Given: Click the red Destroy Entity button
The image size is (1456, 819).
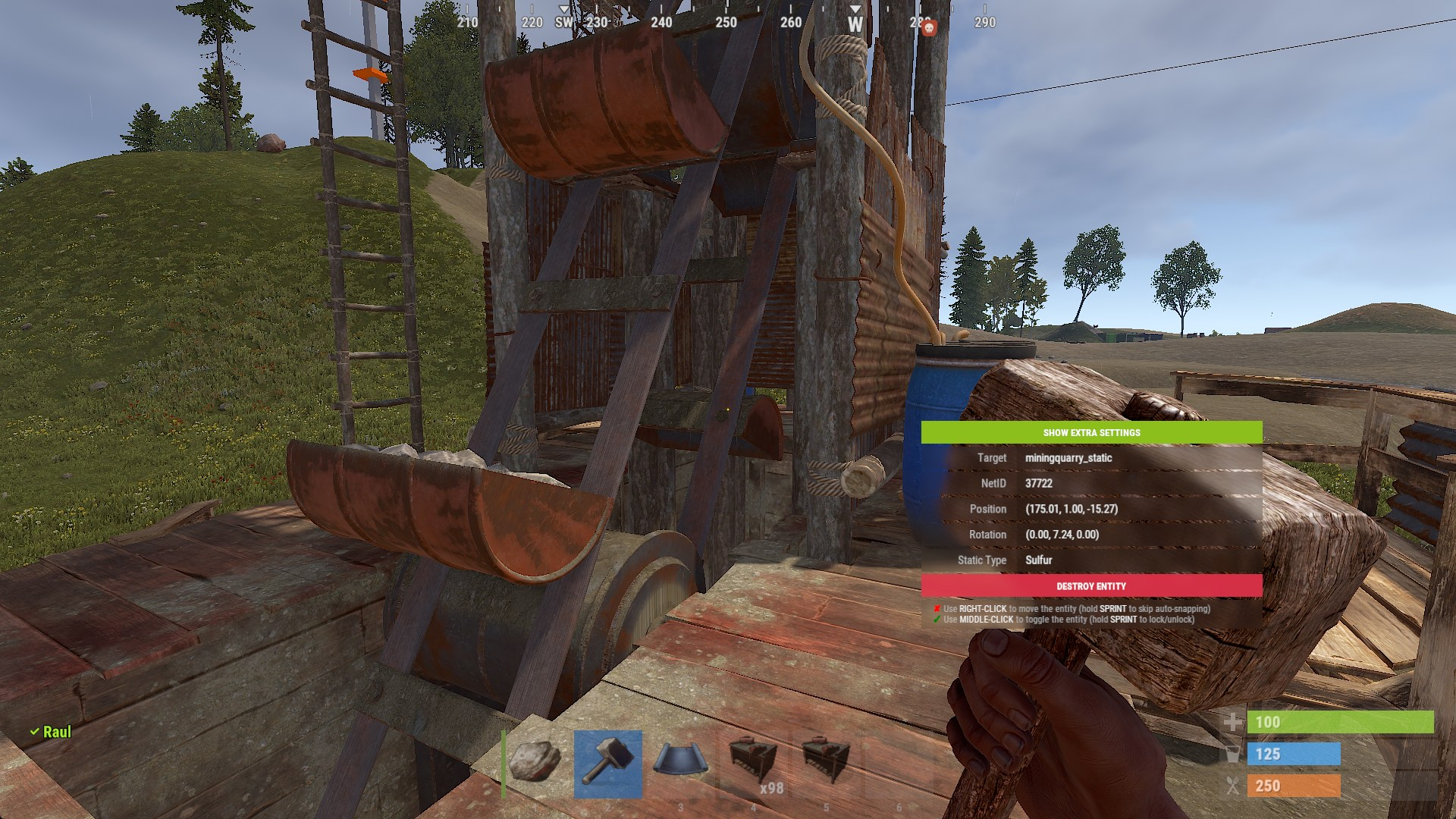Looking at the screenshot, I should [1091, 586].
